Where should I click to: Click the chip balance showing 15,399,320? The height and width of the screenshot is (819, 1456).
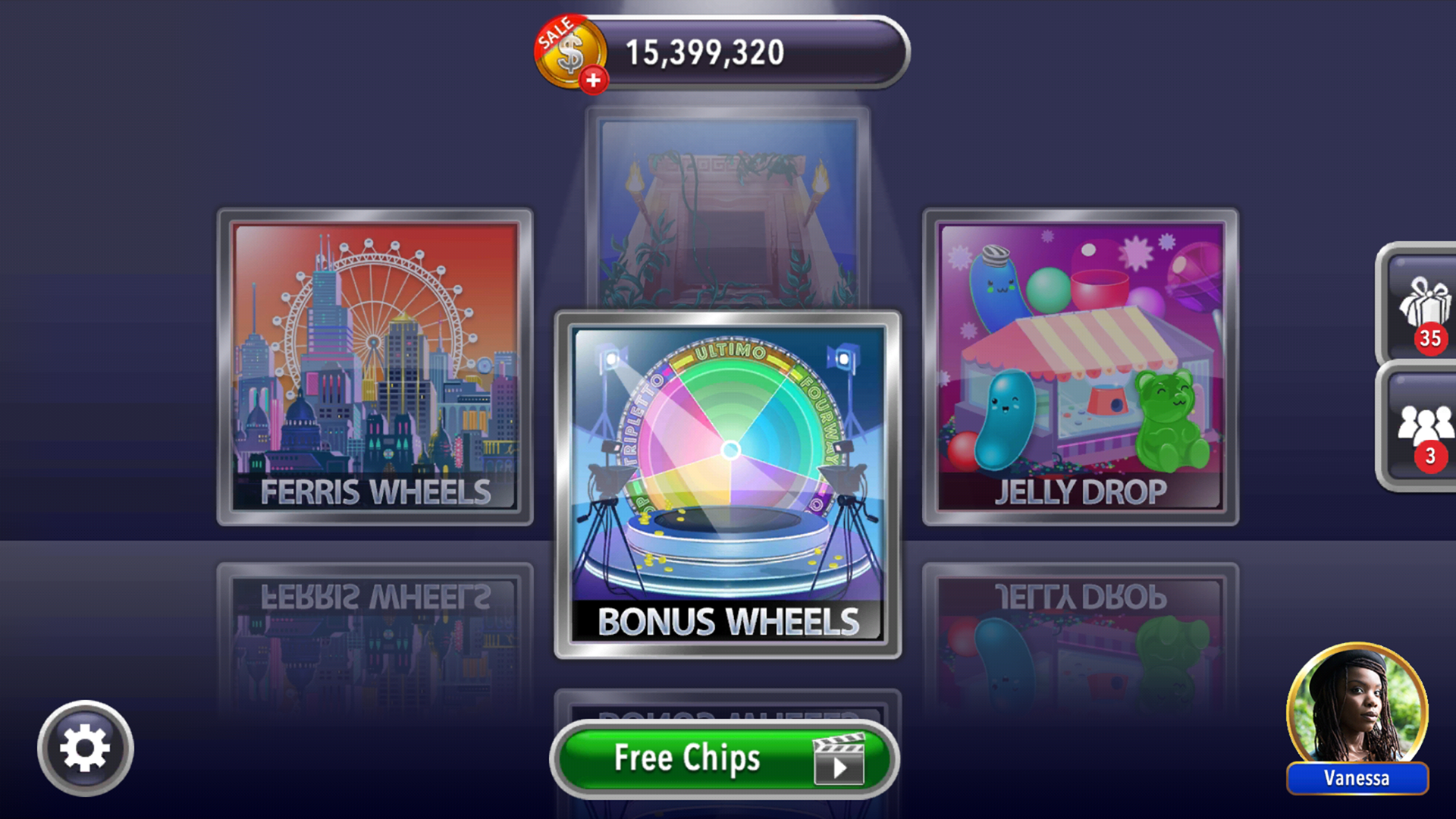point(705,52)
